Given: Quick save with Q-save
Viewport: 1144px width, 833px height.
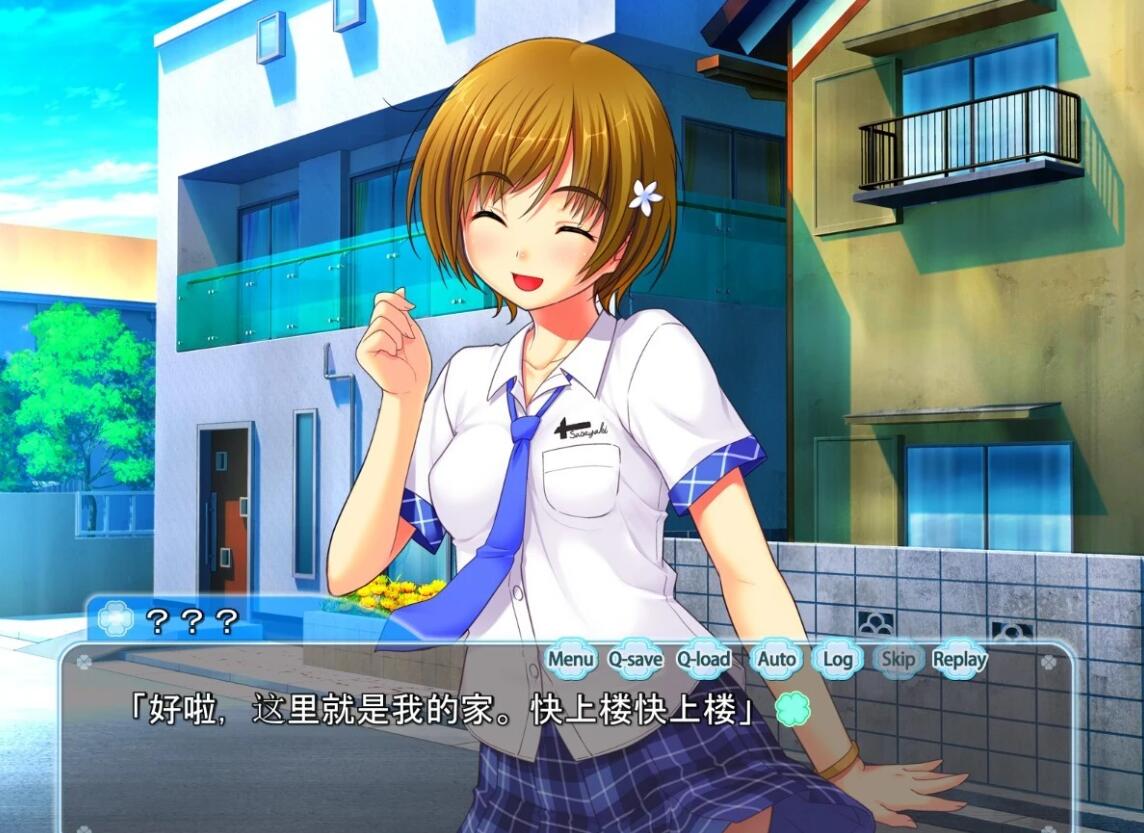Looking at the screenshot, I should tap(634, 659).
